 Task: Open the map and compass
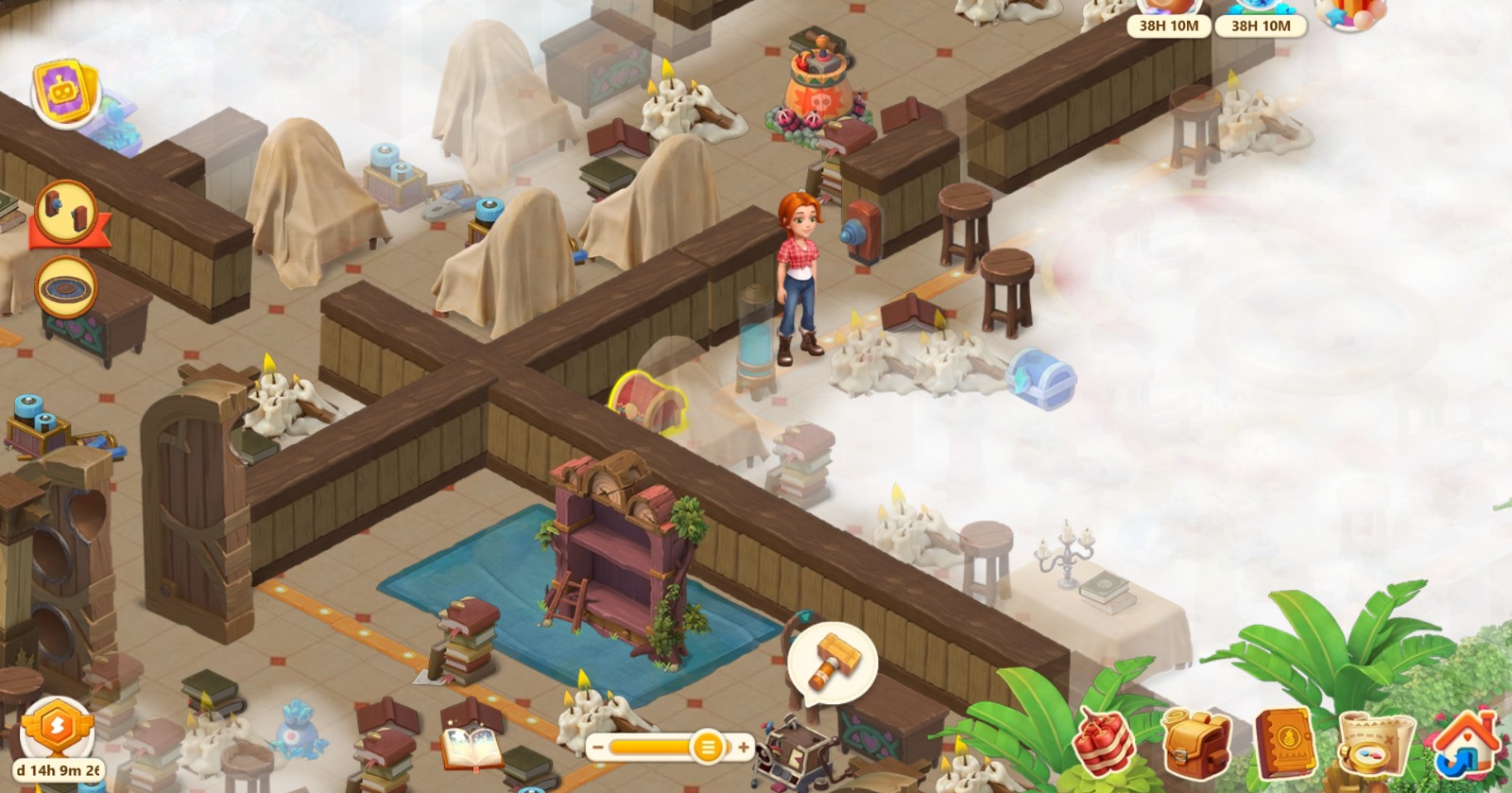point(1374,743)
